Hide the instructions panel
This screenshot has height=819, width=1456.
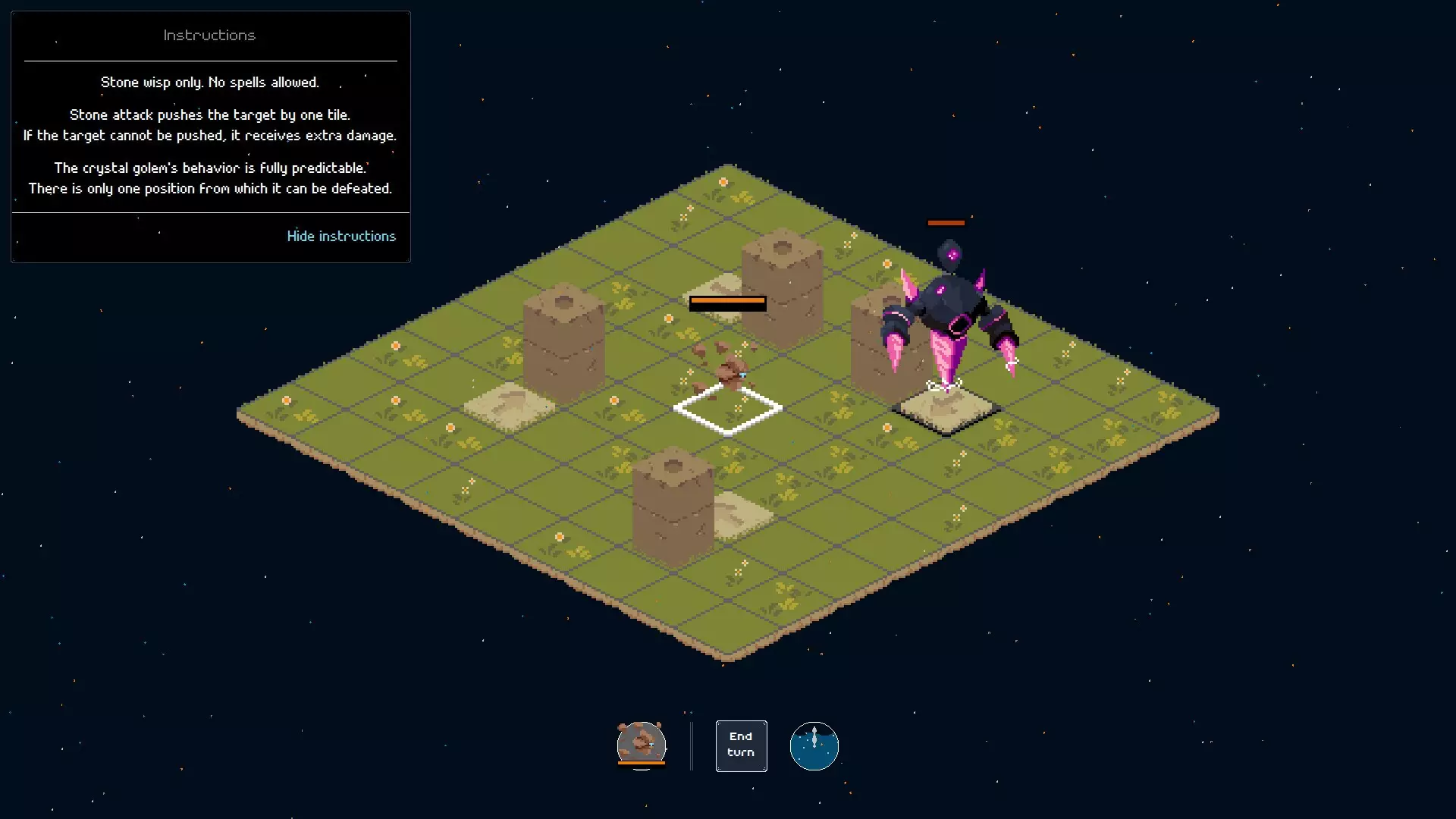tap(340, 237)
